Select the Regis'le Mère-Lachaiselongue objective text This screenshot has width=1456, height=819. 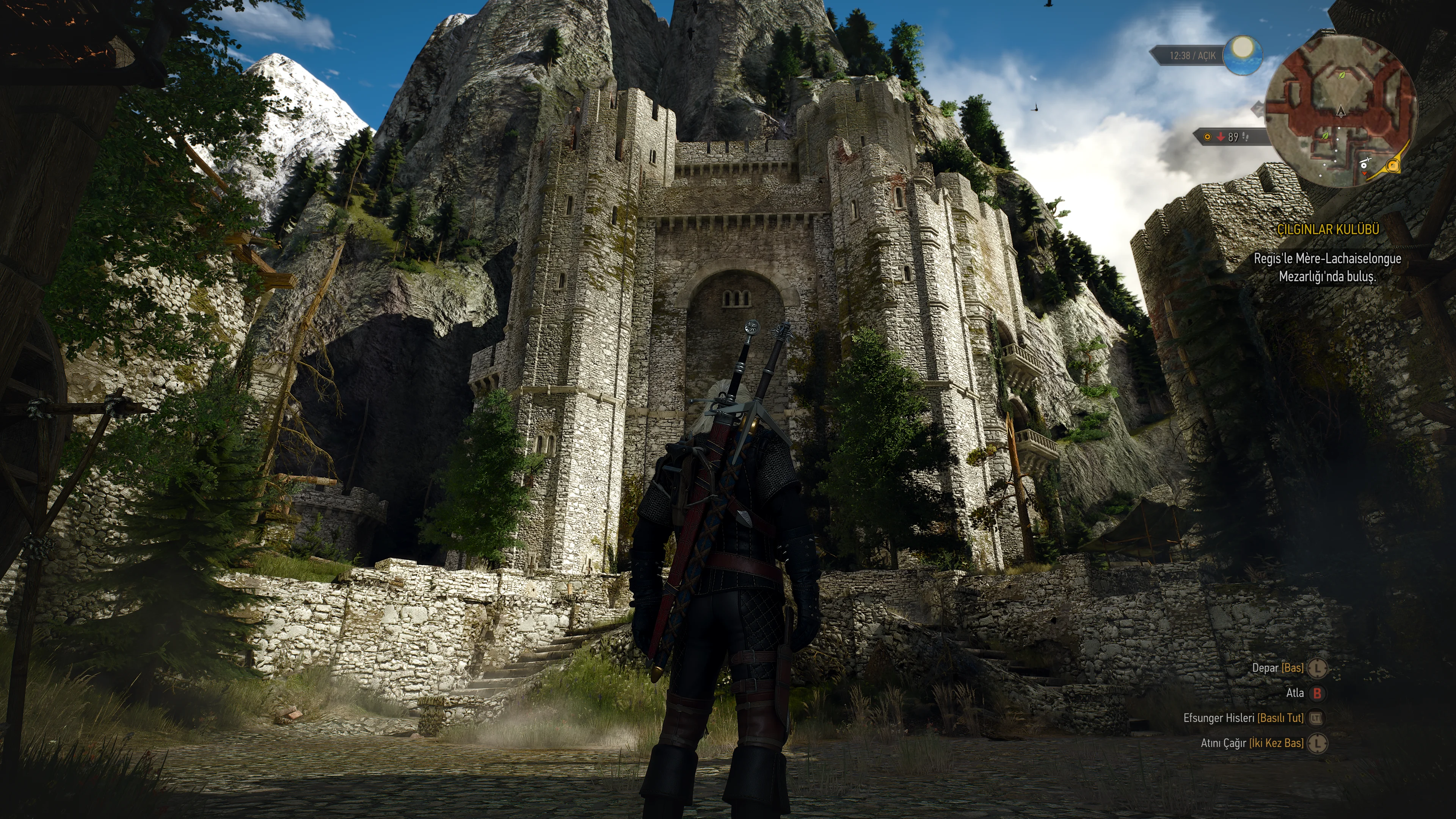[1327, 267]
